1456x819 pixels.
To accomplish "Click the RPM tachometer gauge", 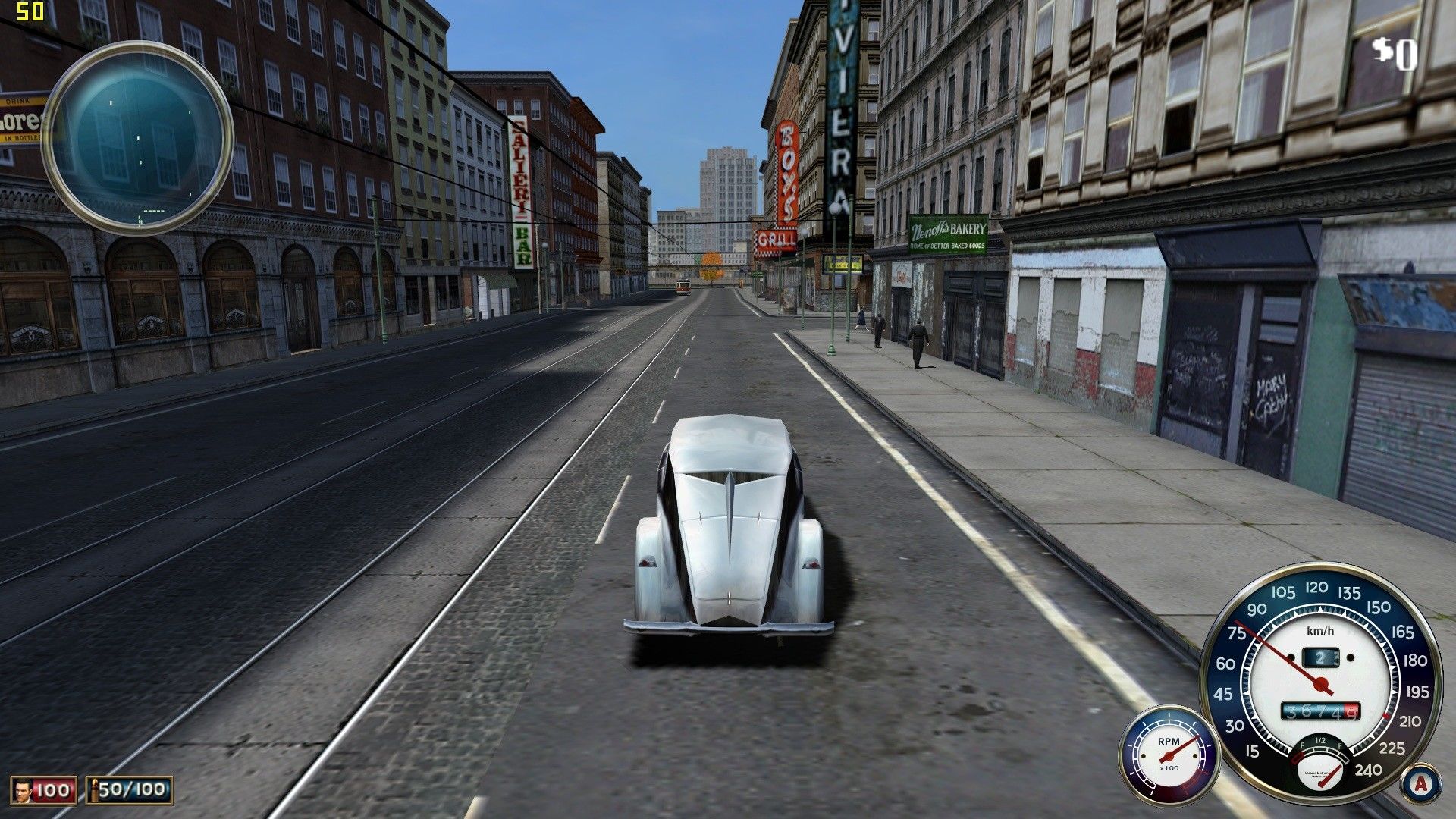I will (x=1169, y=755).
